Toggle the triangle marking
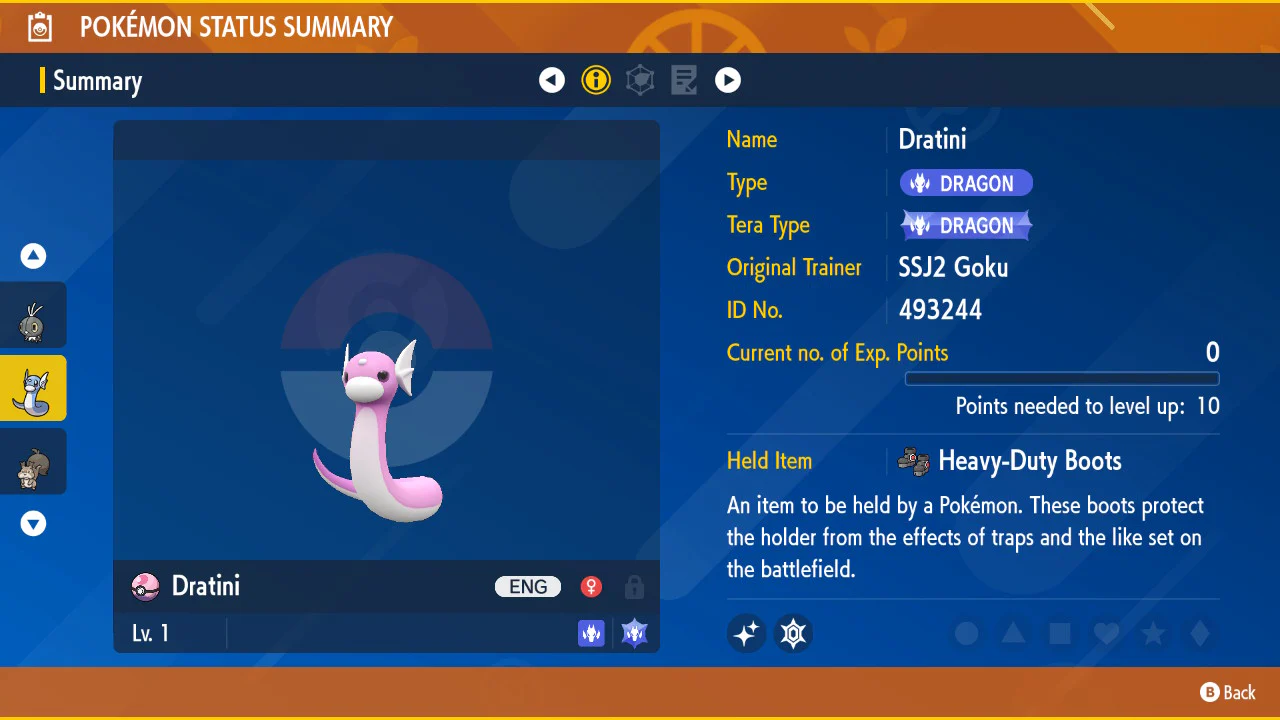Viewport: 1280px width, 720px height. click(1013, 633)
